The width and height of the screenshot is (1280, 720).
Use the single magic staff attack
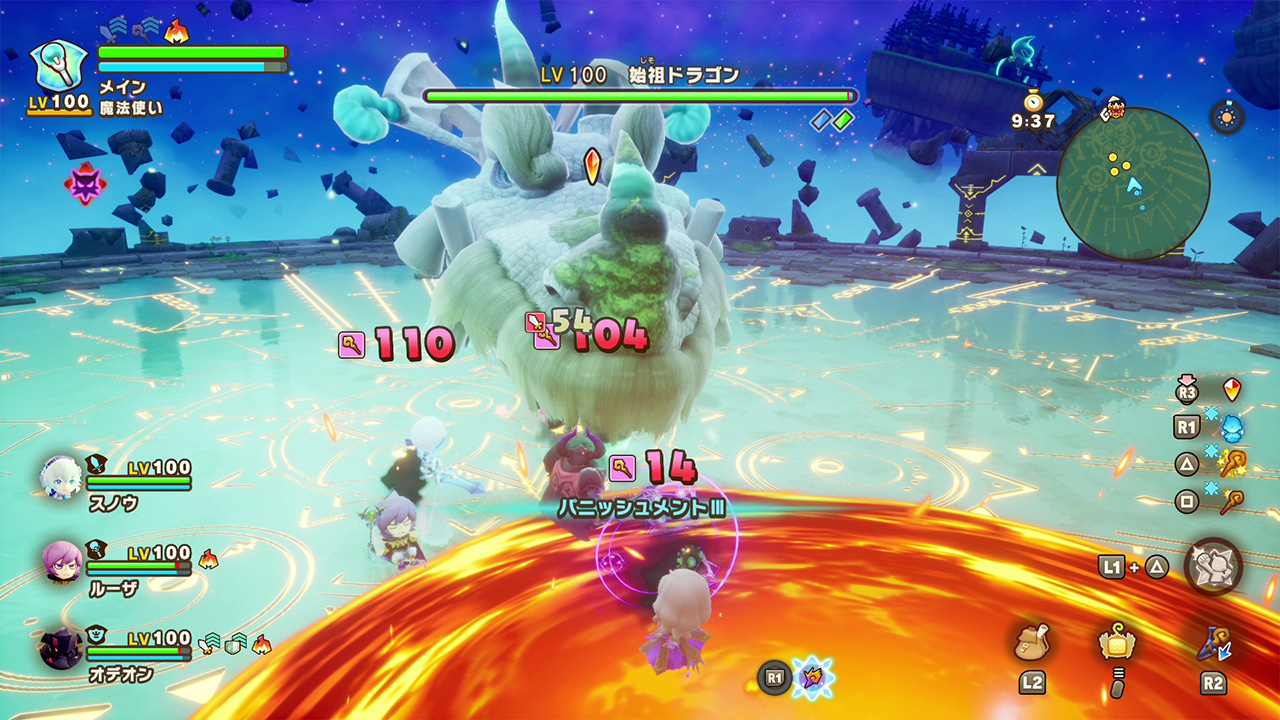coord(1231,502)
